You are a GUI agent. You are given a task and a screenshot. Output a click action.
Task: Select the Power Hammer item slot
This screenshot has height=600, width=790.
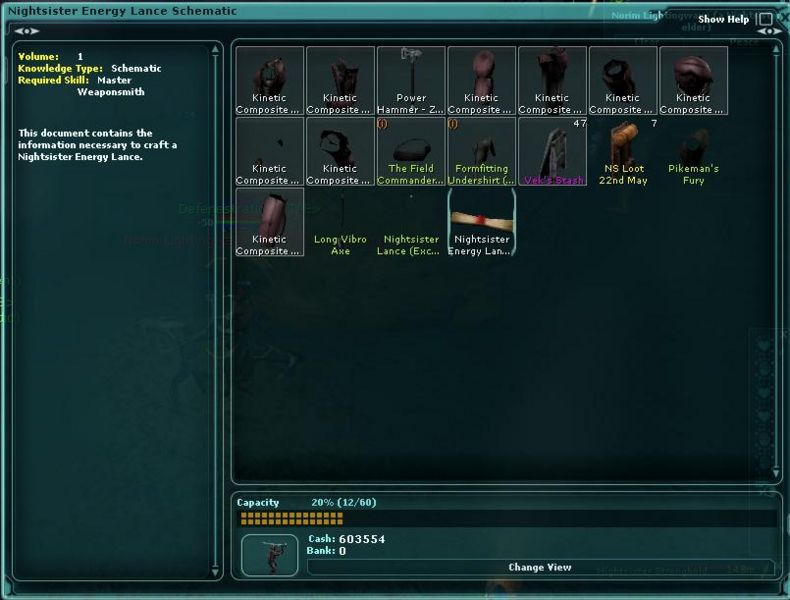[x=411, y=80]
